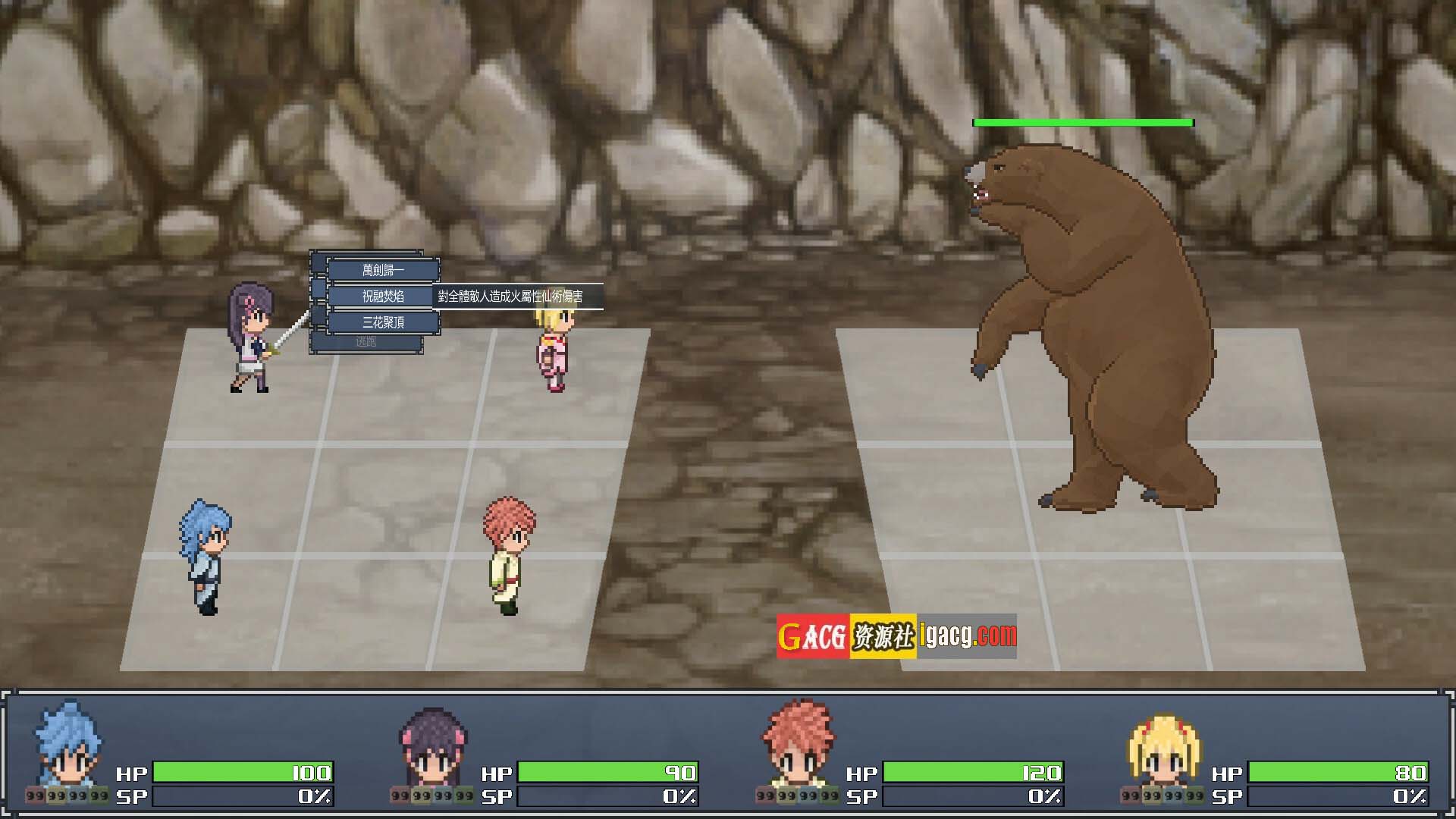Use the 三花聚頂 skill
Screen dimensions: 1456x819
click(x=383, y=322)
